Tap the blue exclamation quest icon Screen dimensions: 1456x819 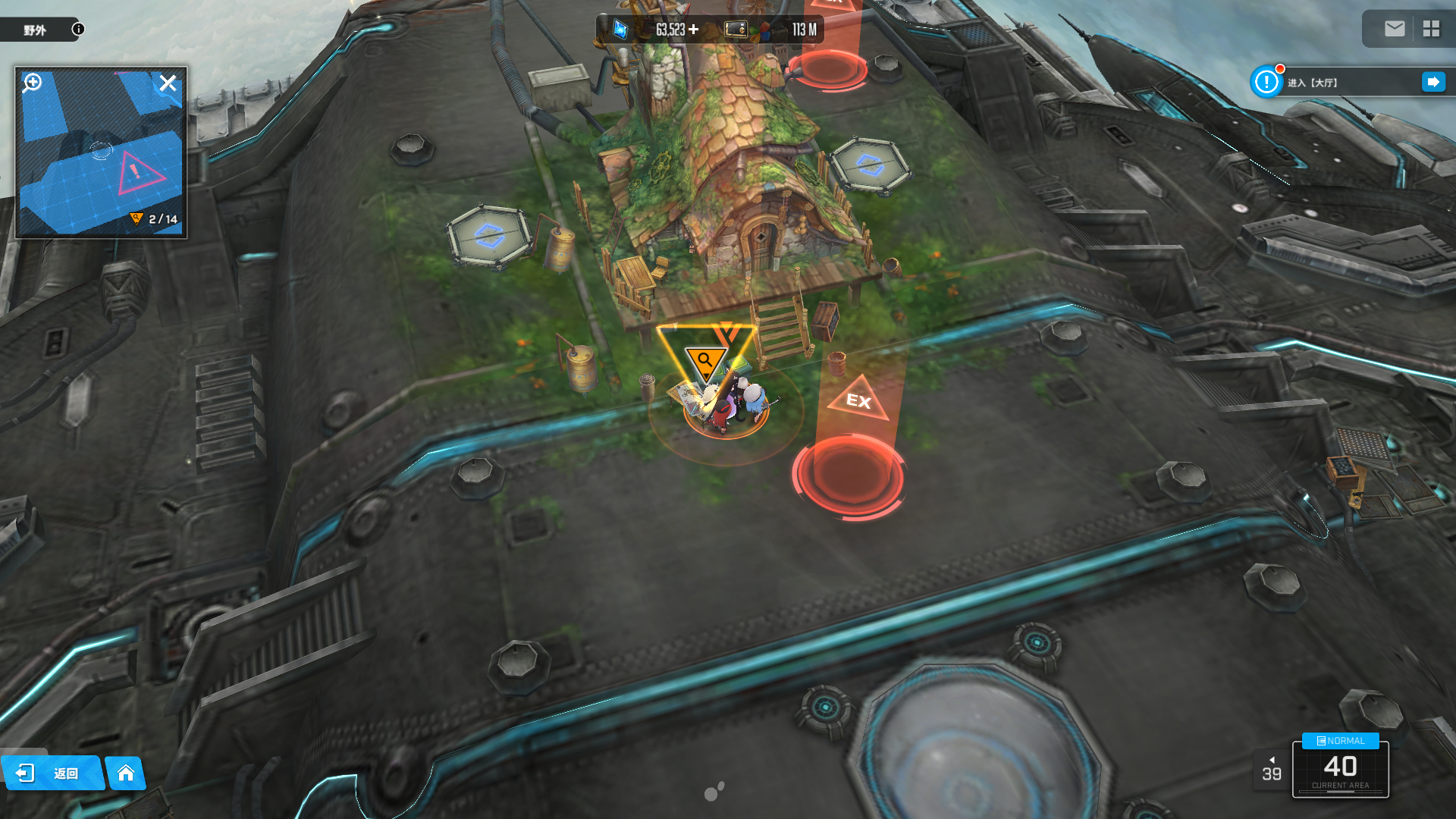(x=1266, y=82)
